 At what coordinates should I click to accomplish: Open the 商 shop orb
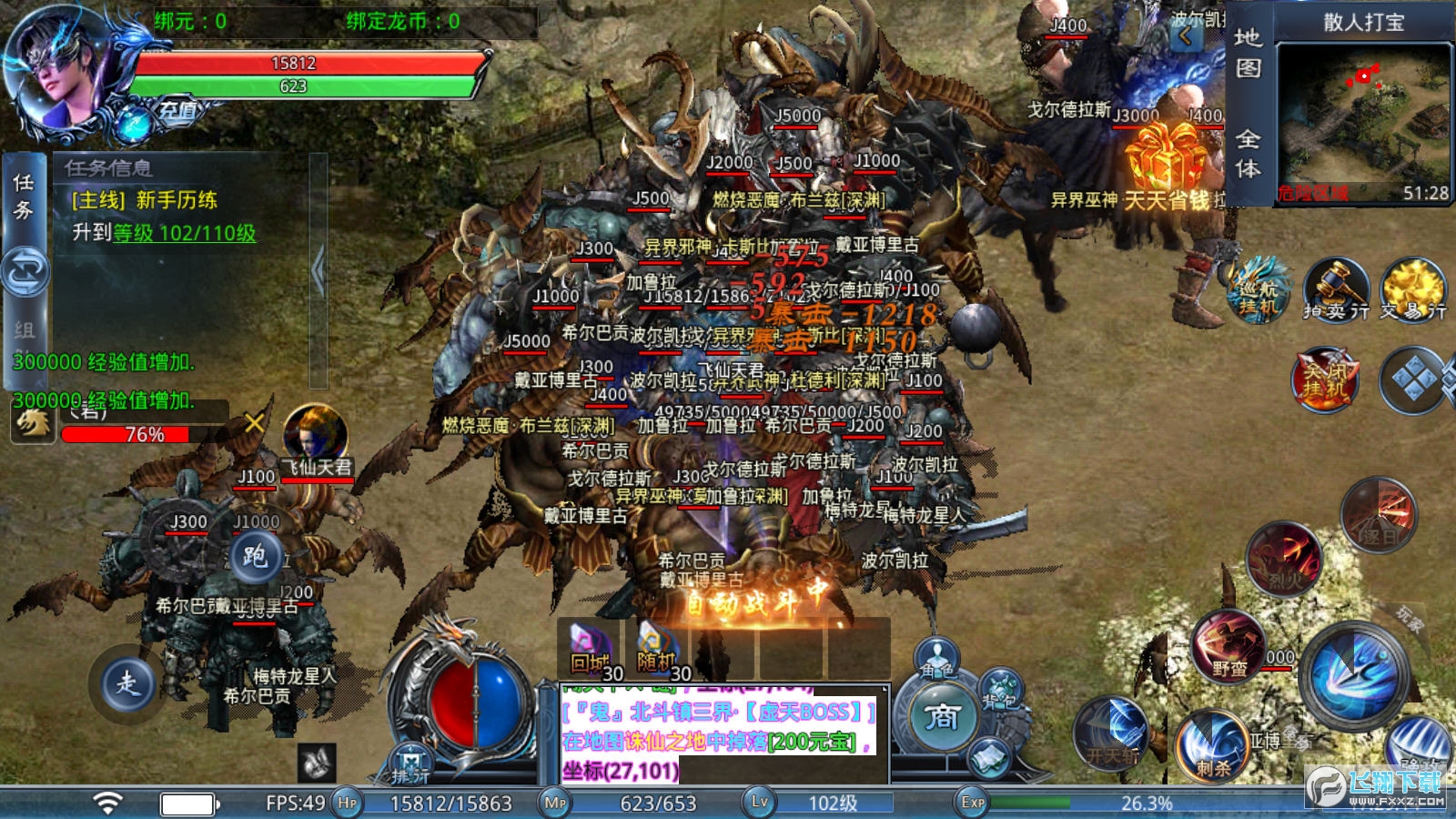point(942,718)
